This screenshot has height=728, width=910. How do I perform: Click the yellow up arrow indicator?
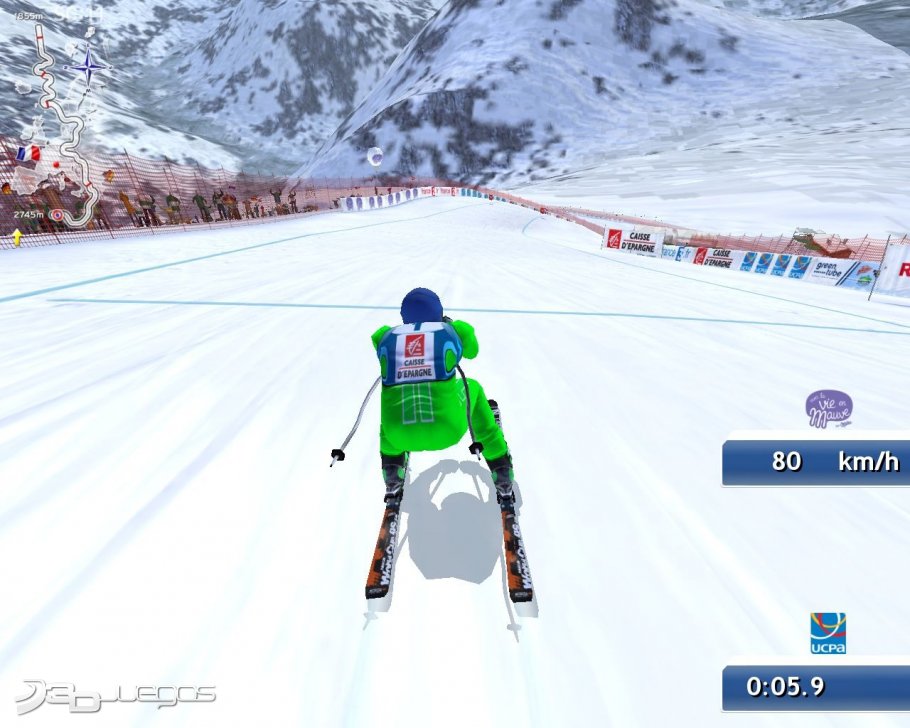pyautogui.click(x=17, y=237)
